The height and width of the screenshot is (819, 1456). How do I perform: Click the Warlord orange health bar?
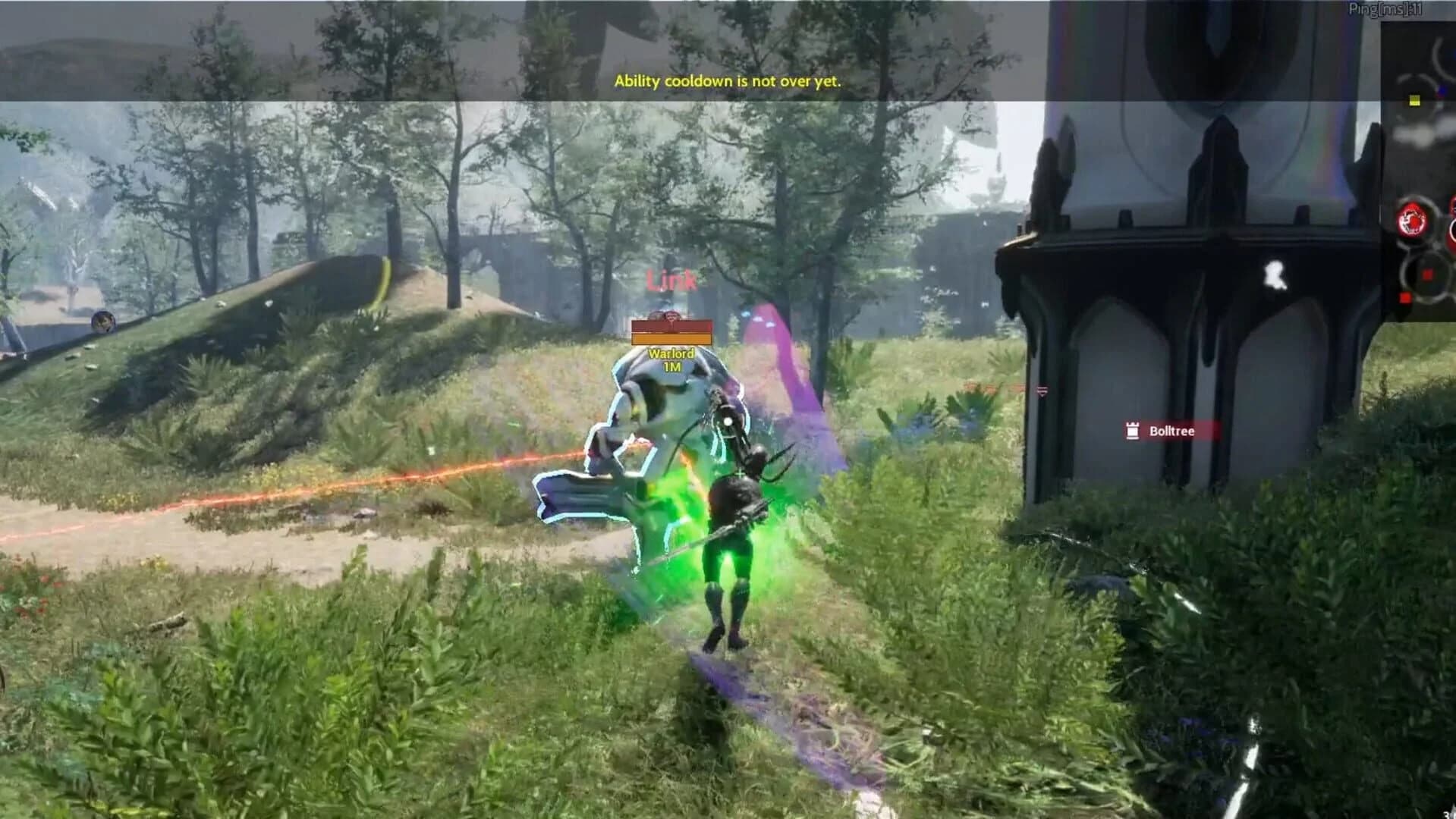click(671, 339)
